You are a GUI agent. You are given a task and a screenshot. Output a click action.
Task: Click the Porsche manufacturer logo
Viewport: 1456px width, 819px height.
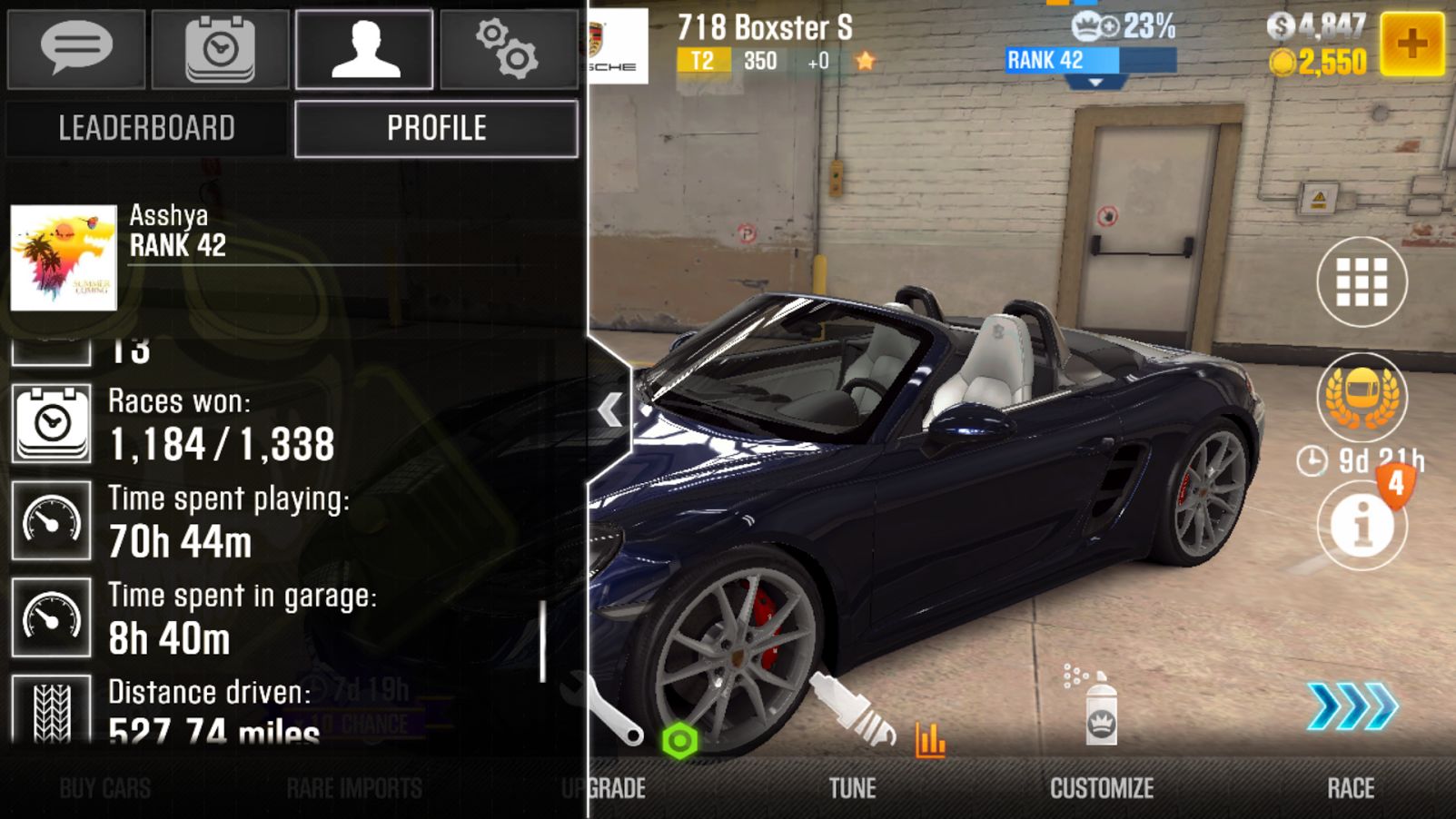click(618, 45)
